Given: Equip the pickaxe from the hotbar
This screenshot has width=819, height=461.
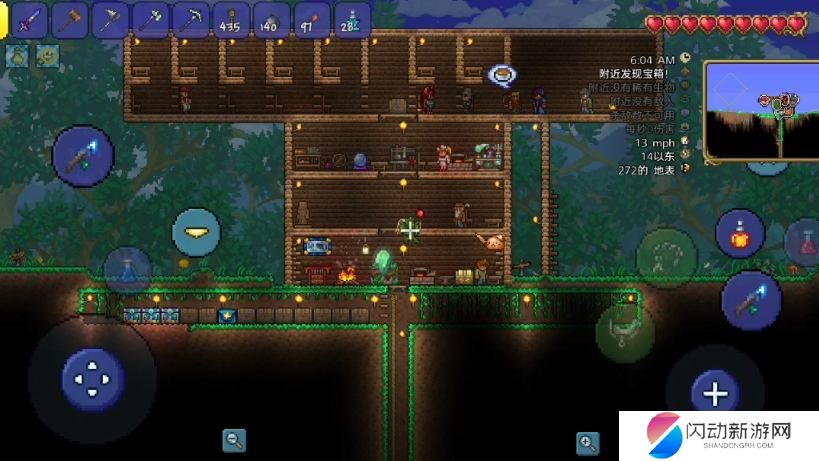Looking at the screenshot, I should (x=190, y=19).
